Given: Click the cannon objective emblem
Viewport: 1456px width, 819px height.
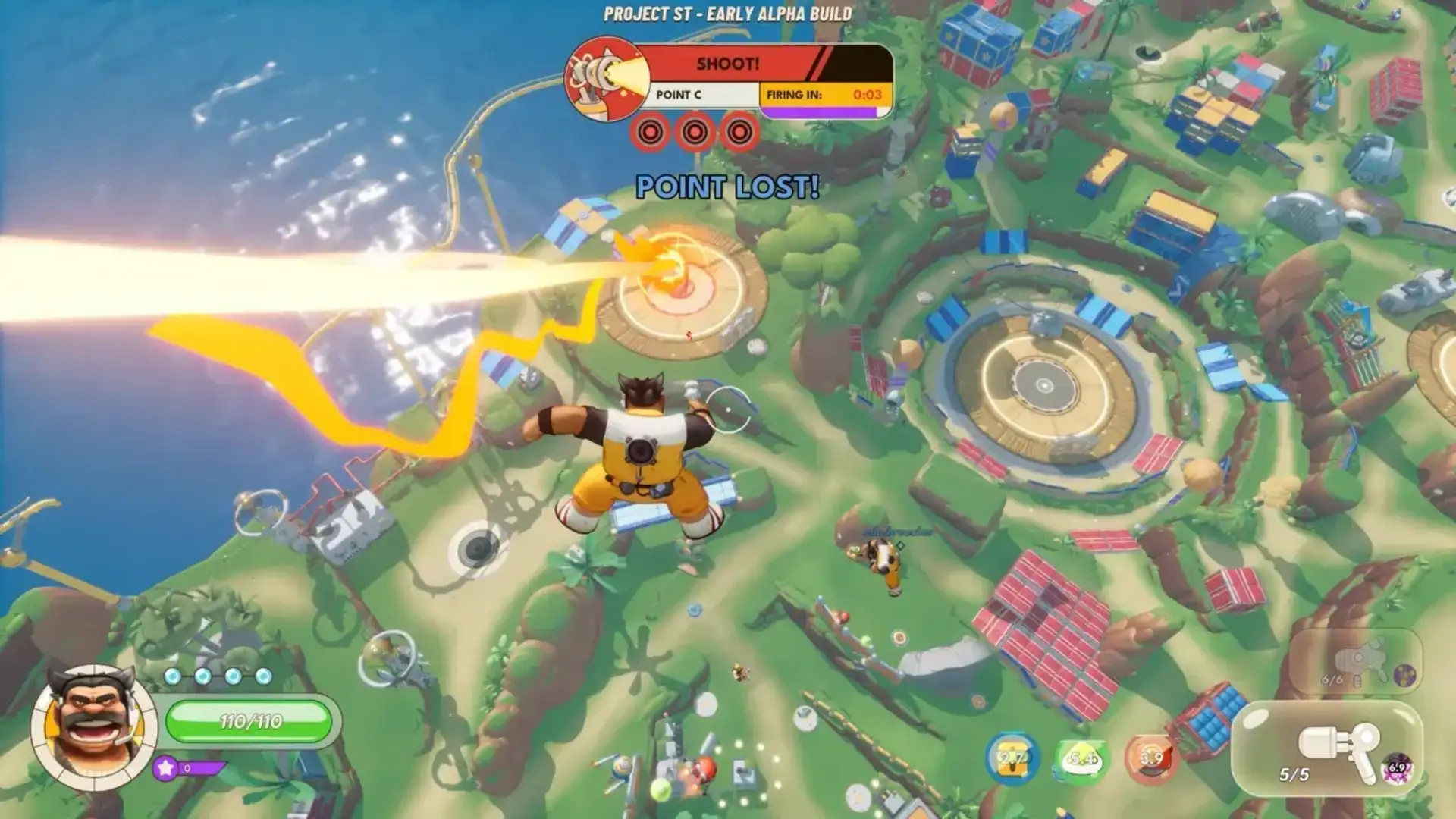Looking at the screenshot, I should (x=604, y=77).
